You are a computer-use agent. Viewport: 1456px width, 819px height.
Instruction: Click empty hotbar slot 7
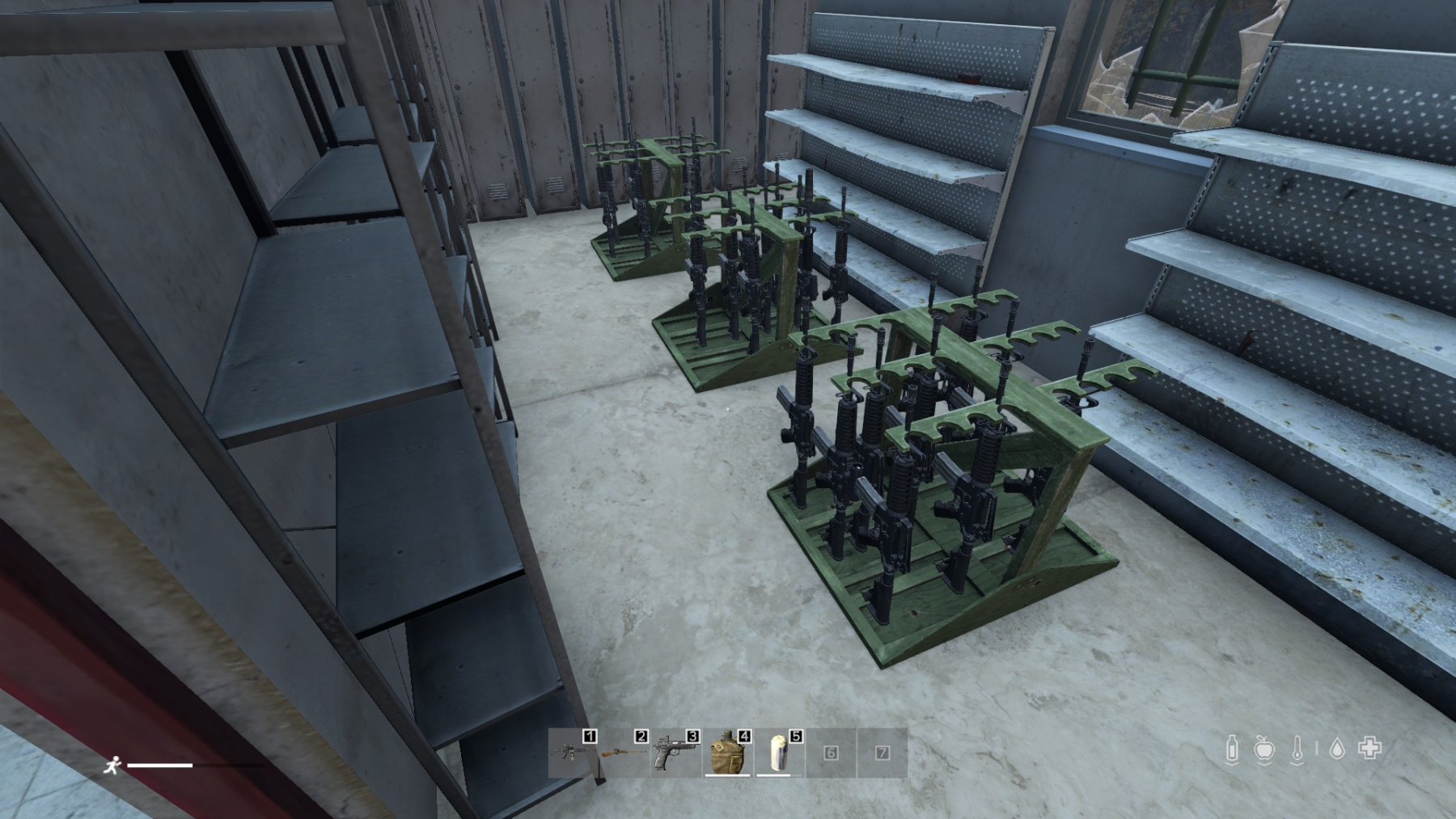pos(882,753)
